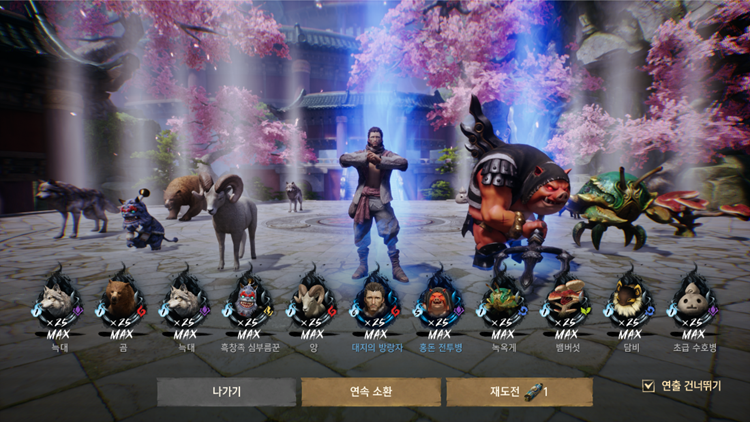Start 연속 소환 continuous summon
The height and width of the screenshot is (422, 750).
(x=371, y=391)
